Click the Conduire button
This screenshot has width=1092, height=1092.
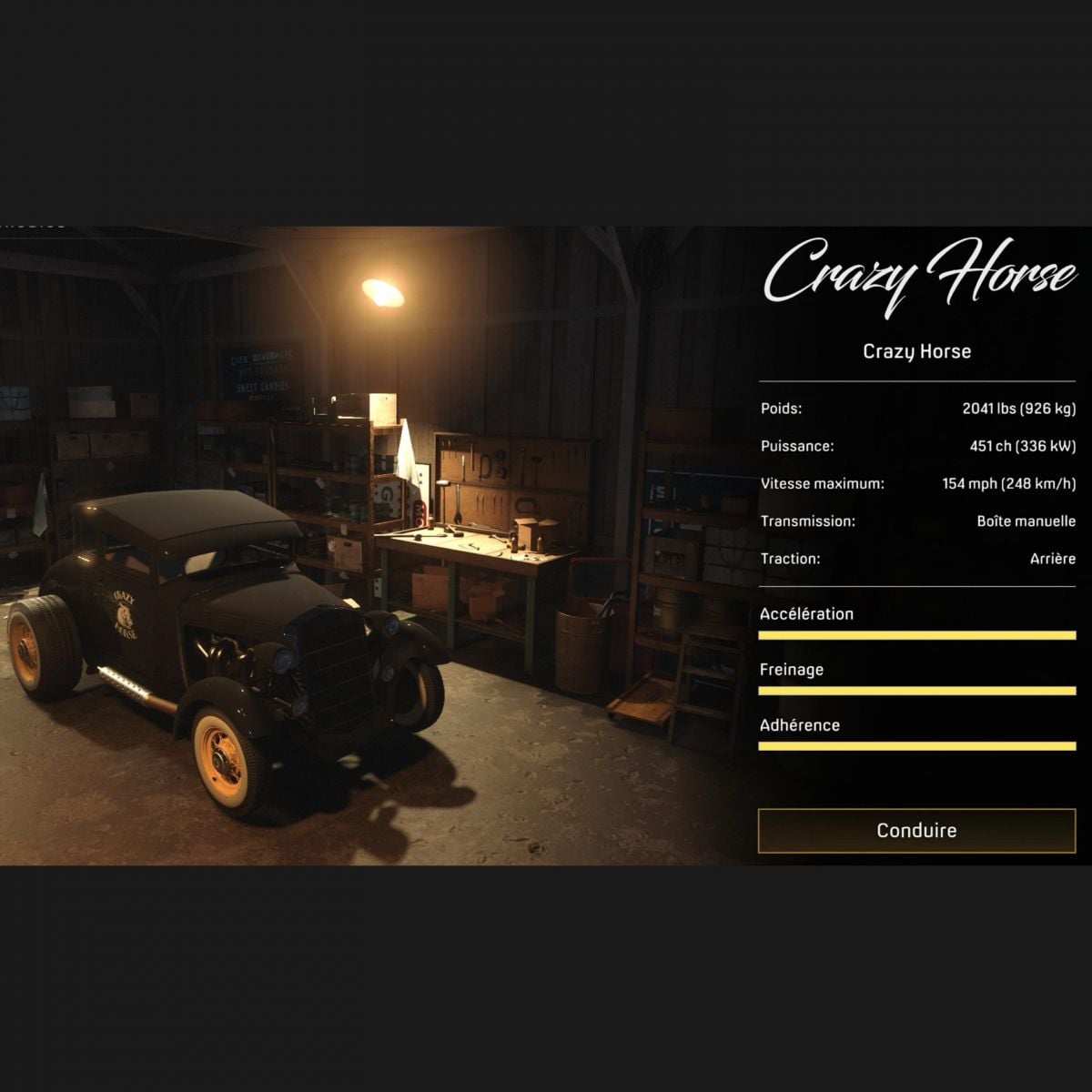click(x=916, y=830)
